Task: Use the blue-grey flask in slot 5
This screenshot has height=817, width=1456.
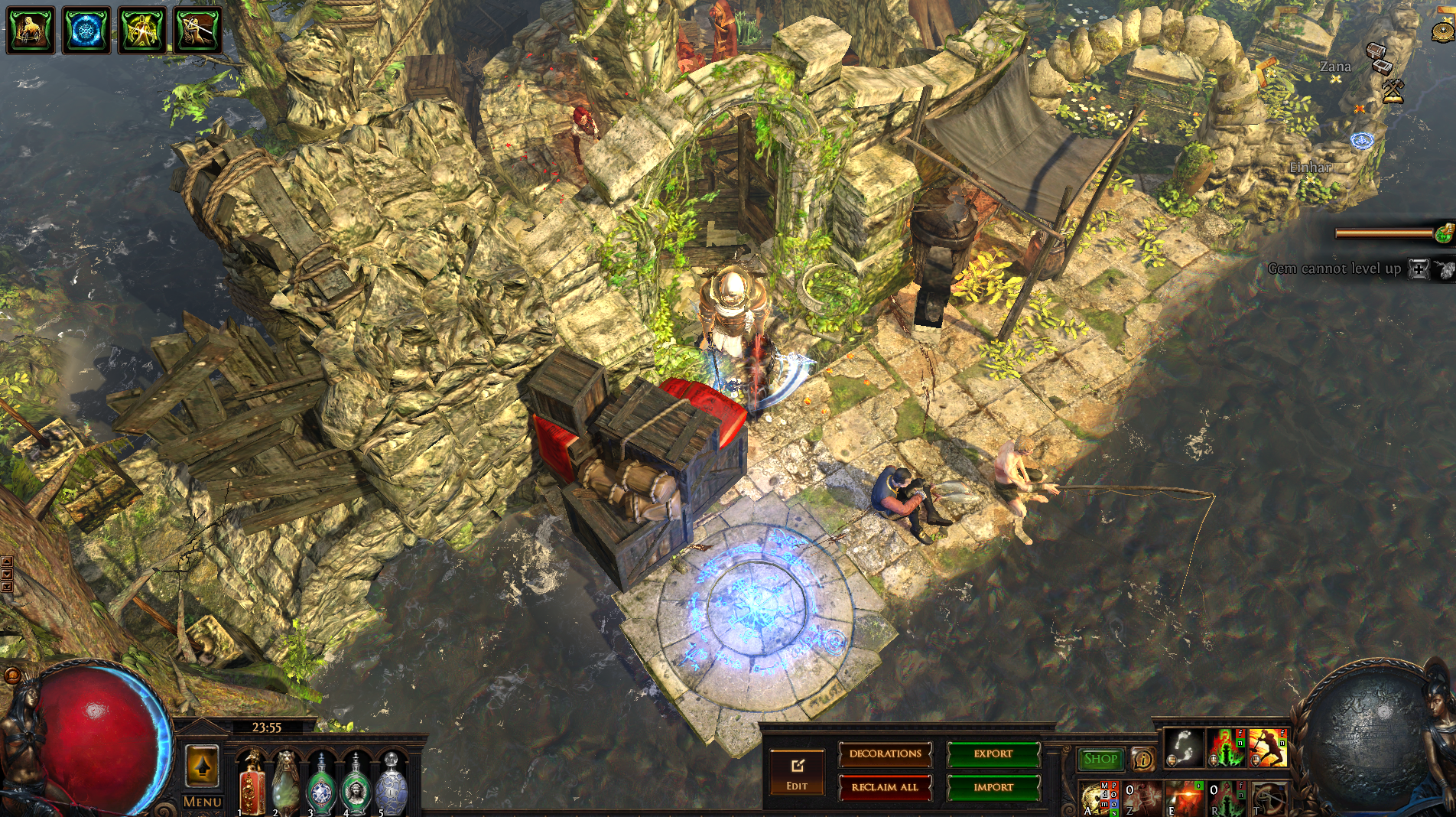Action: click(x=391, y=784)
